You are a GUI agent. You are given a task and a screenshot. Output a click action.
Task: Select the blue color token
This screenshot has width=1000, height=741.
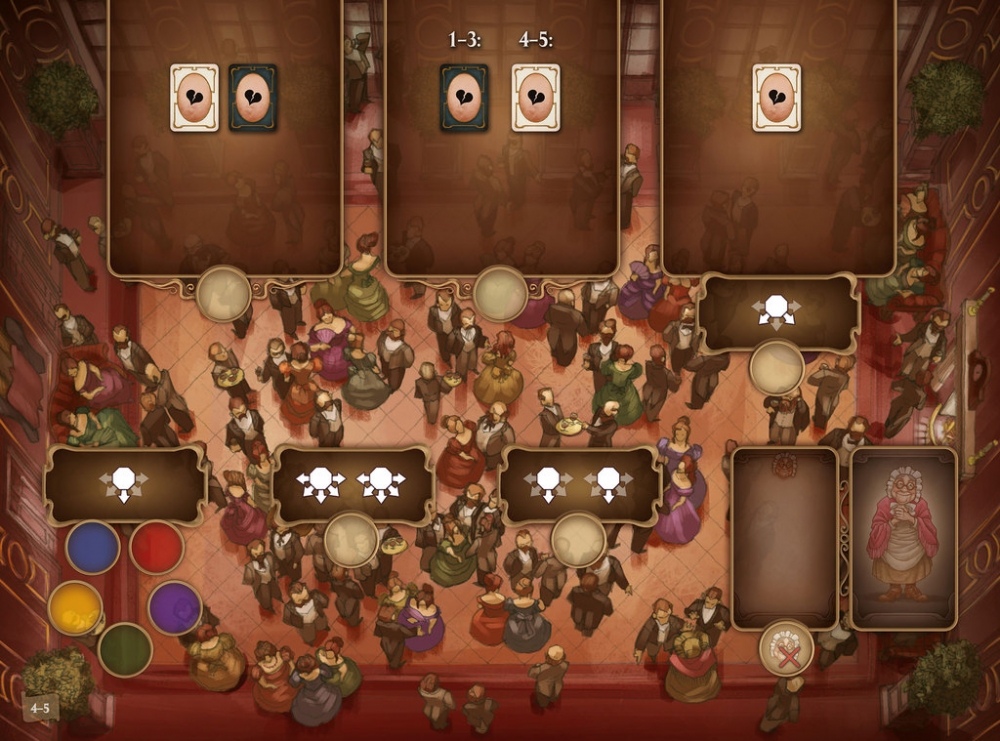pyautogui.click(x=93, y=547)
